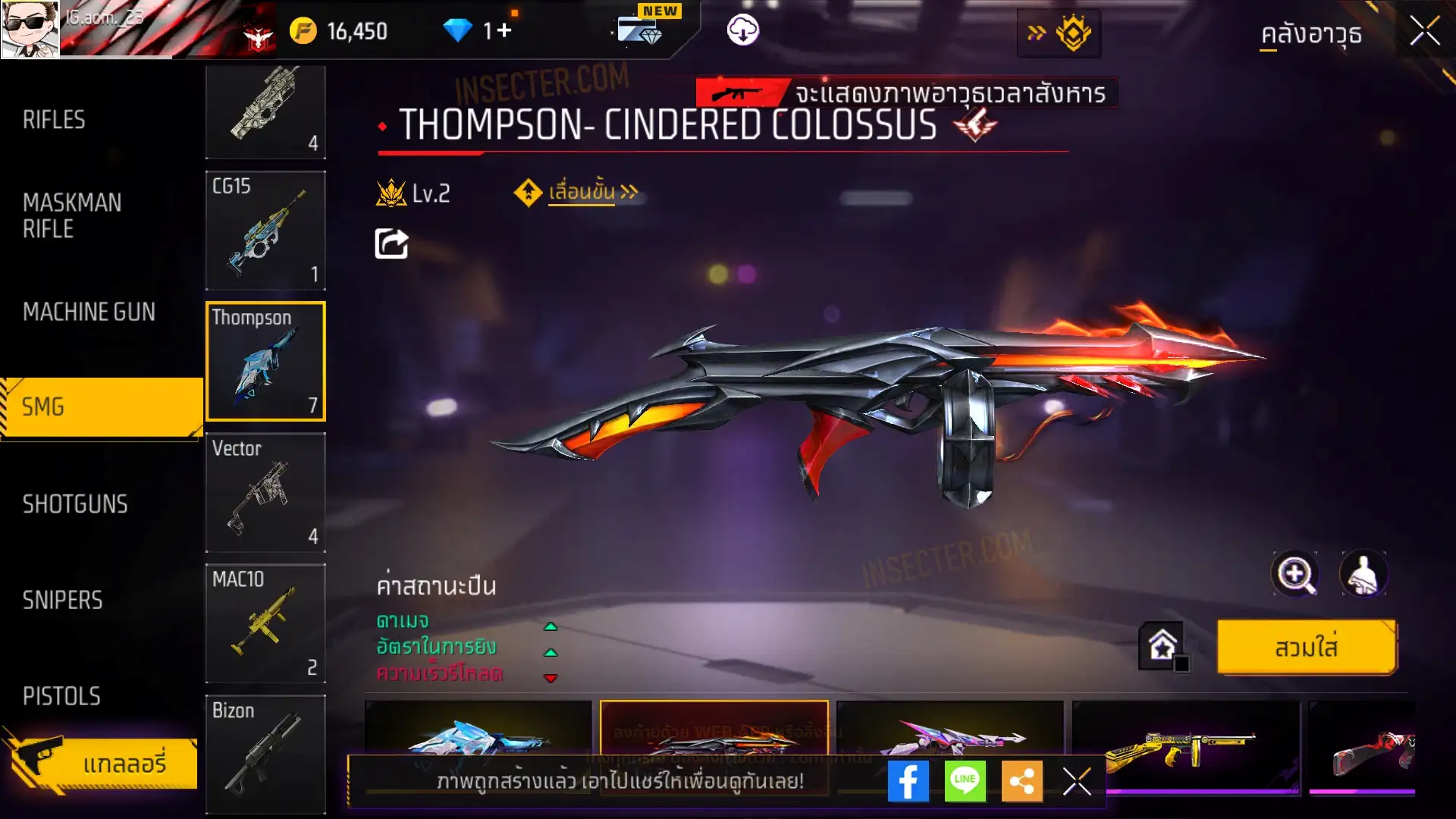This screenshot has height=819, width=1456.
Task: Close the weapon armory screen
Action: click(x=1424, y=32)
